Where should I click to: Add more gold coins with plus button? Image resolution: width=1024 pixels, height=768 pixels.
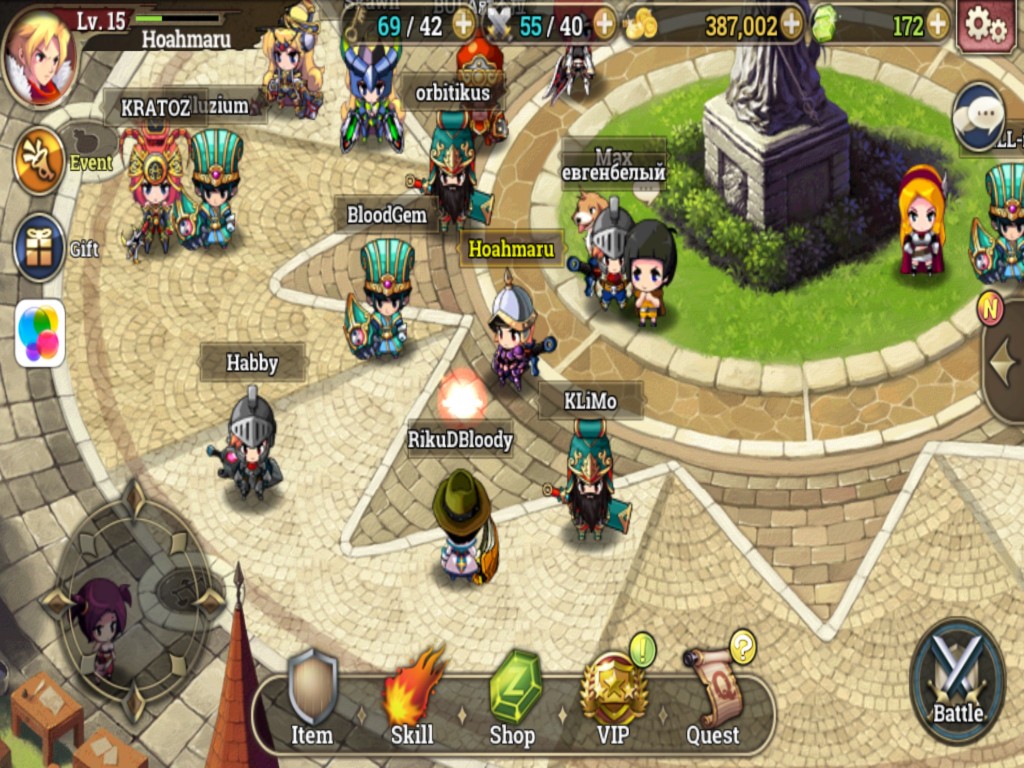pos(791,25)
